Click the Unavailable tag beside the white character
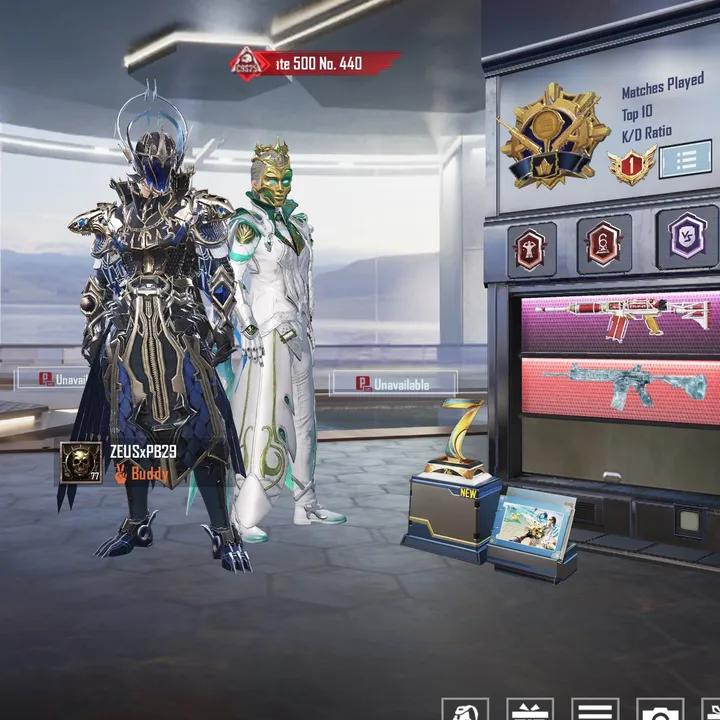 point(393,383)
